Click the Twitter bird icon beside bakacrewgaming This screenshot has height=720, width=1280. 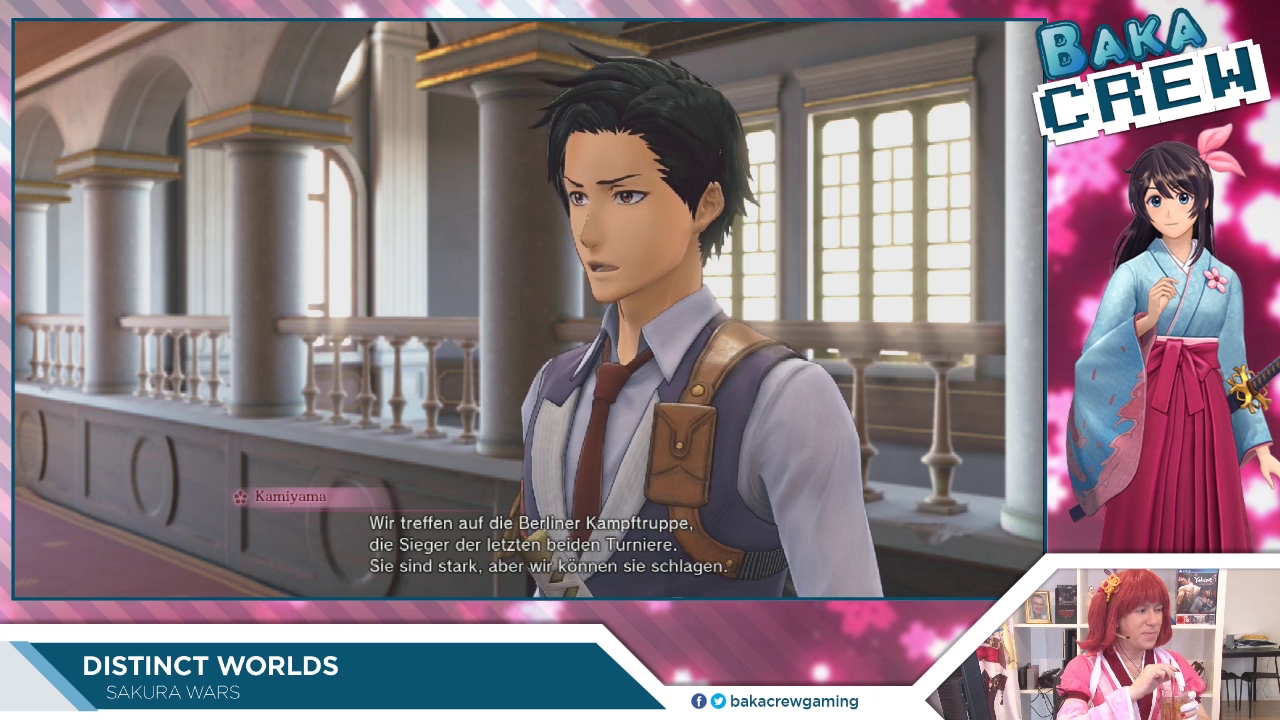[717, 701]
